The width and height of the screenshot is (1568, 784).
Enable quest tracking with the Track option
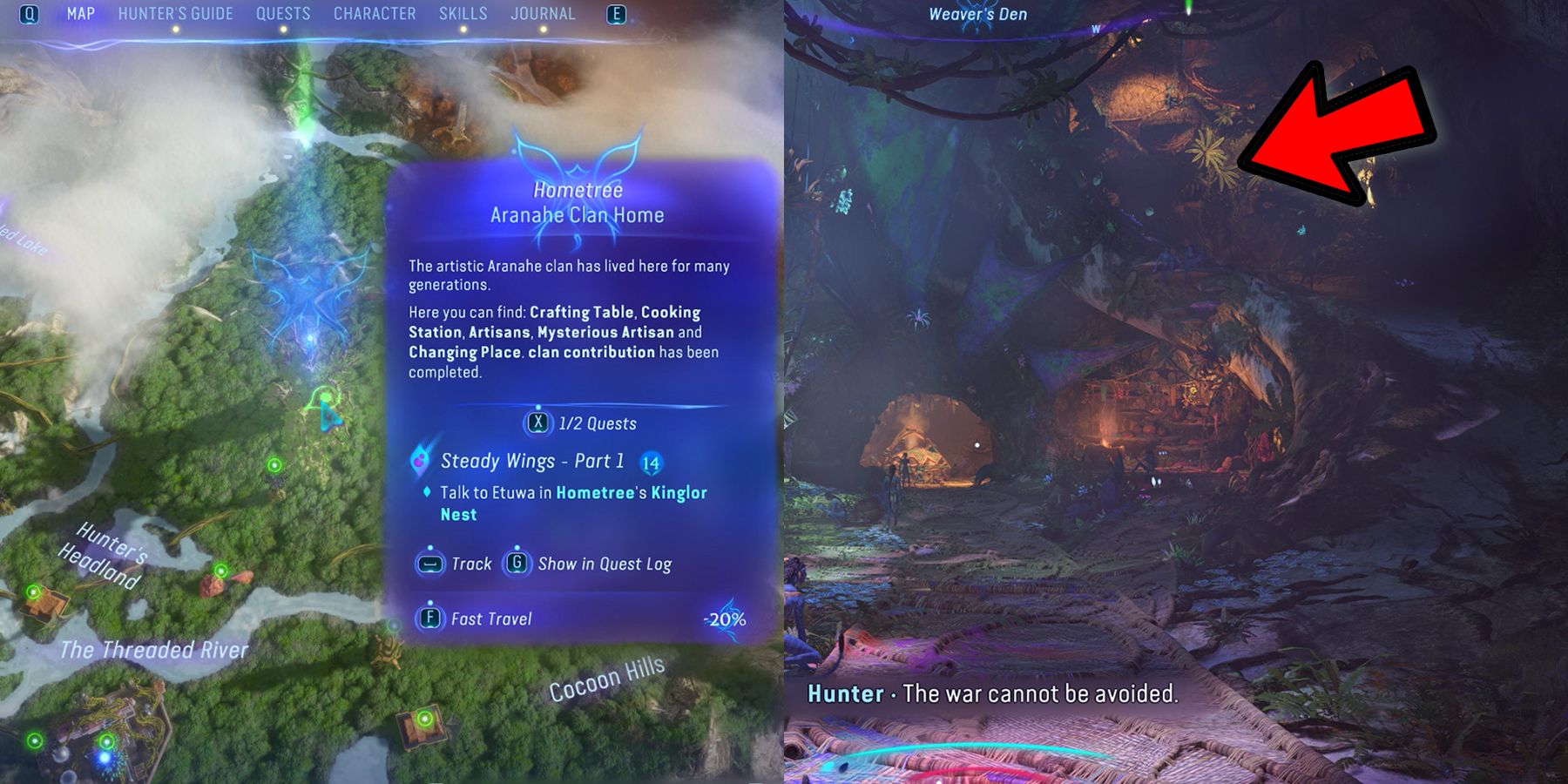click(470, 564)
